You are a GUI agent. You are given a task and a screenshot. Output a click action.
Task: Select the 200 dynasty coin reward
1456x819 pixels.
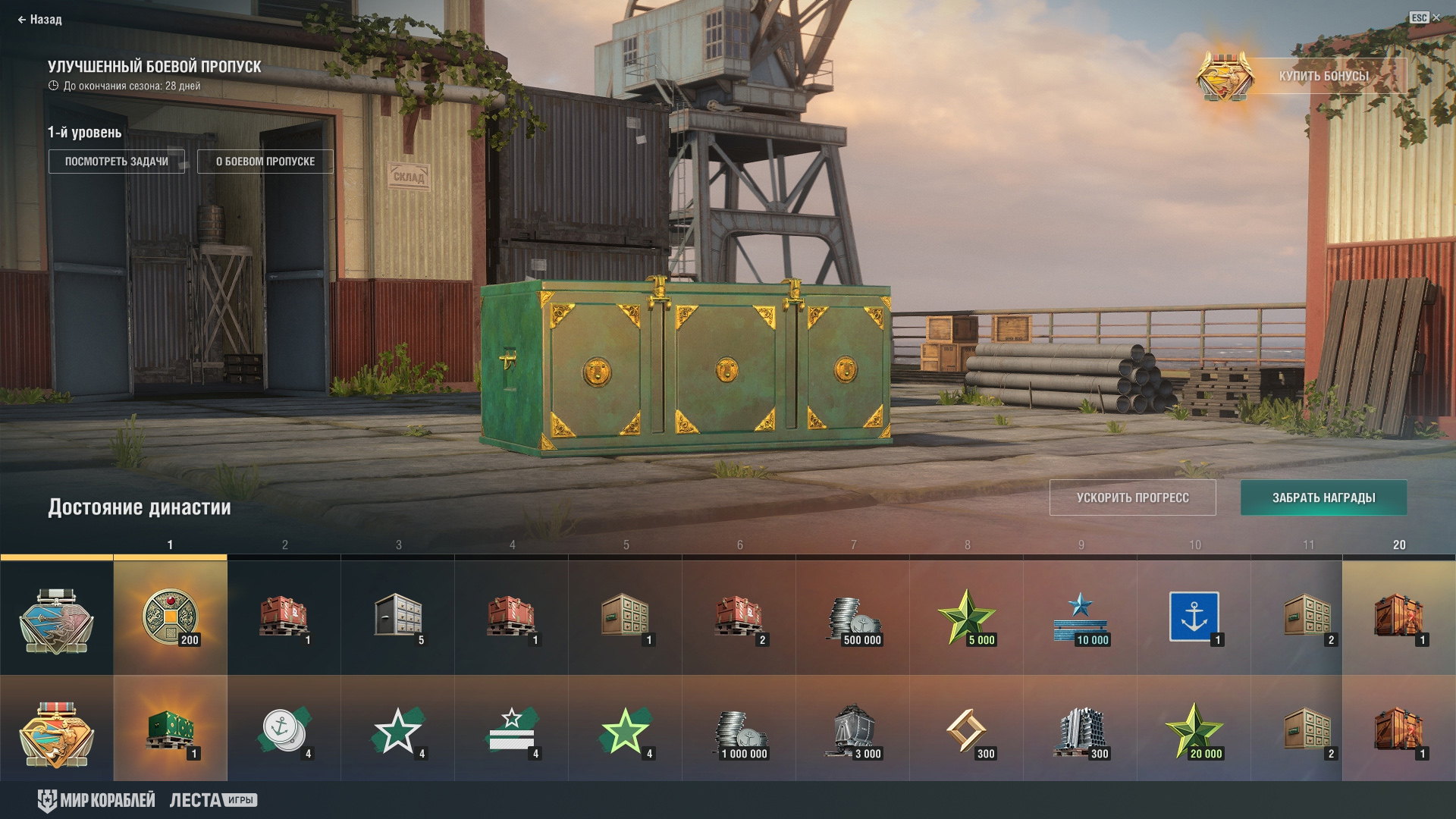[x=170, y=617]
